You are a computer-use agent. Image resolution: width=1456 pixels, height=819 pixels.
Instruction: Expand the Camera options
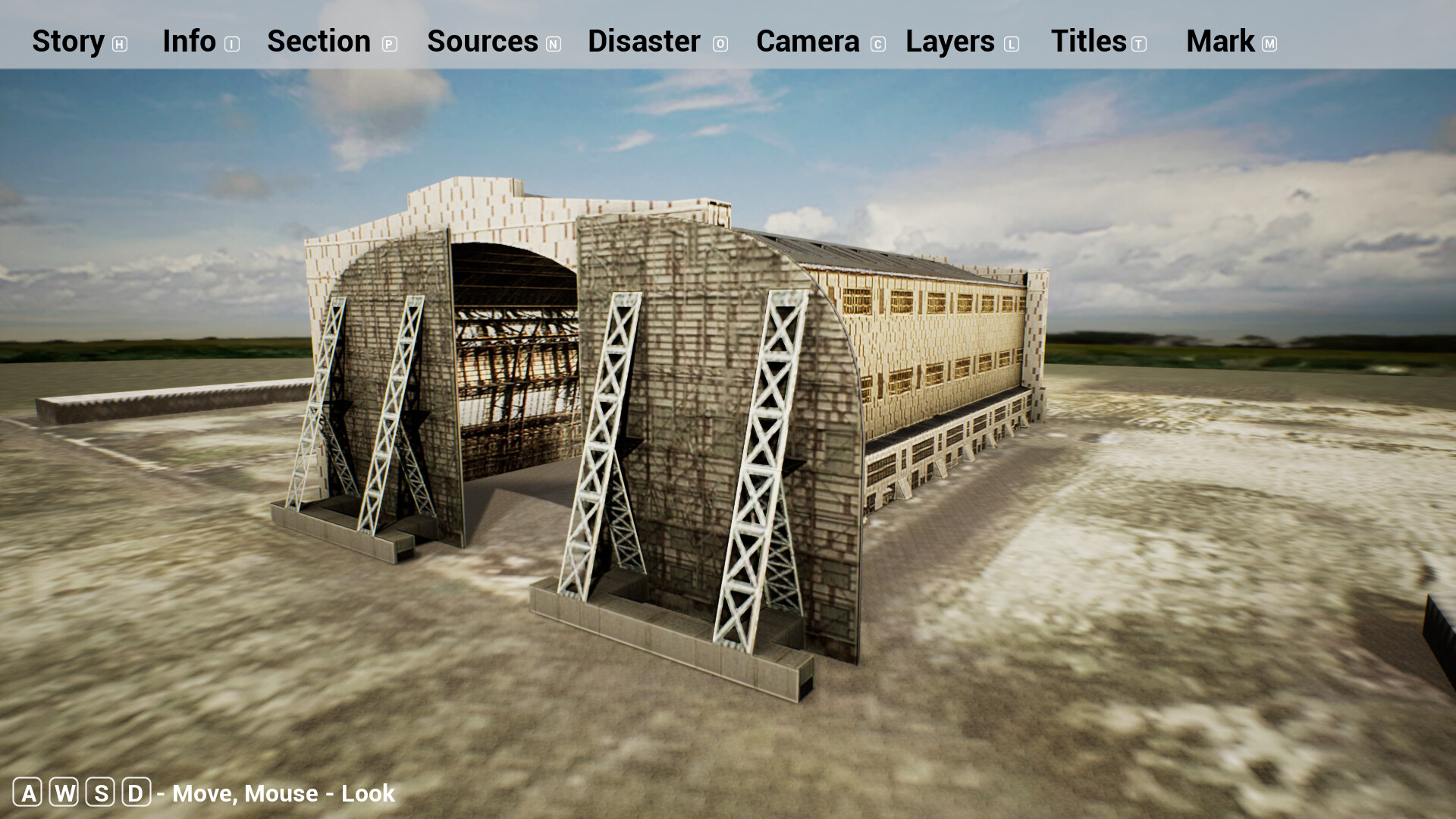click(807, 42)
